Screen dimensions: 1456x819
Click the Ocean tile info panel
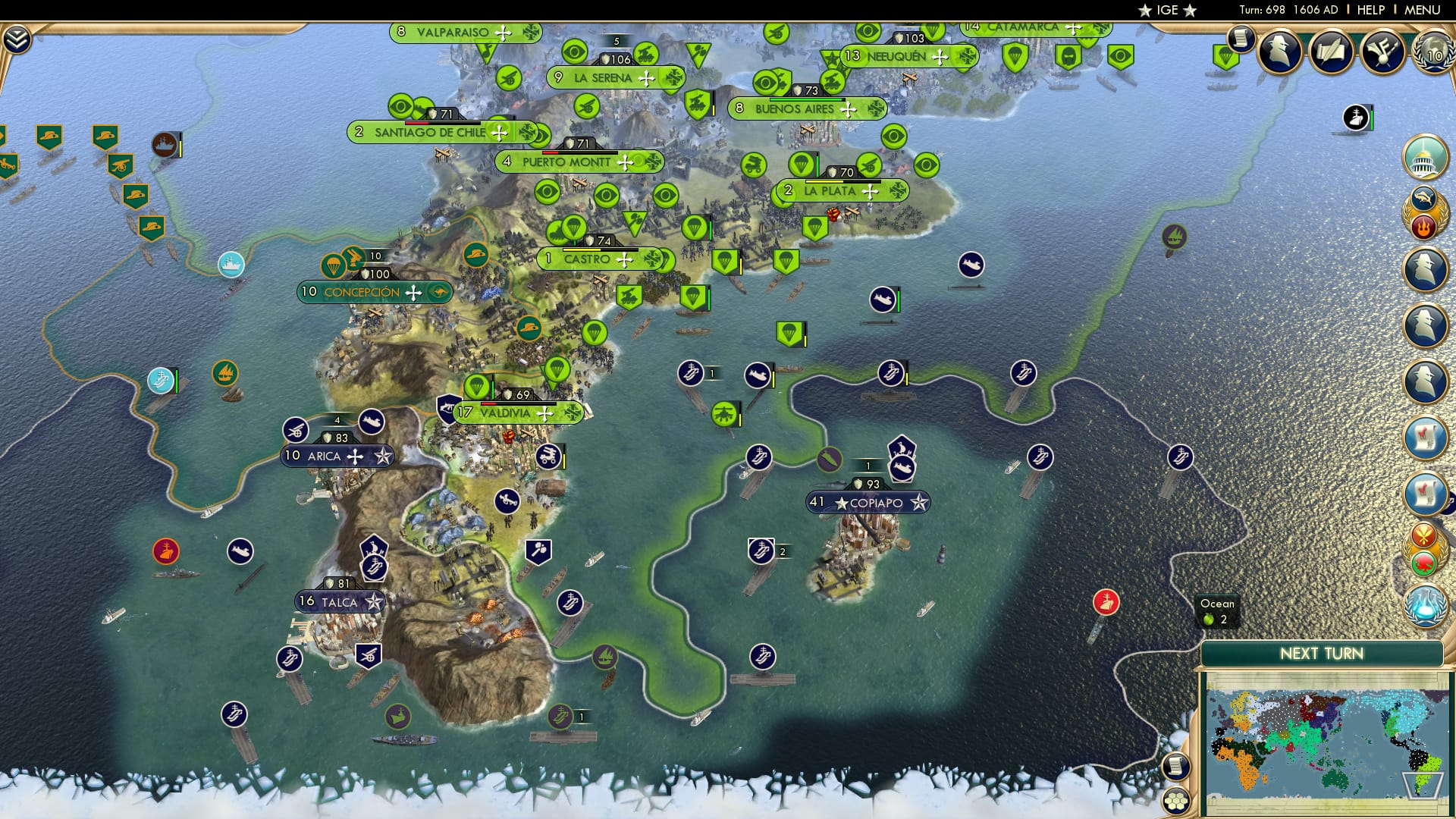[1217, 610]
